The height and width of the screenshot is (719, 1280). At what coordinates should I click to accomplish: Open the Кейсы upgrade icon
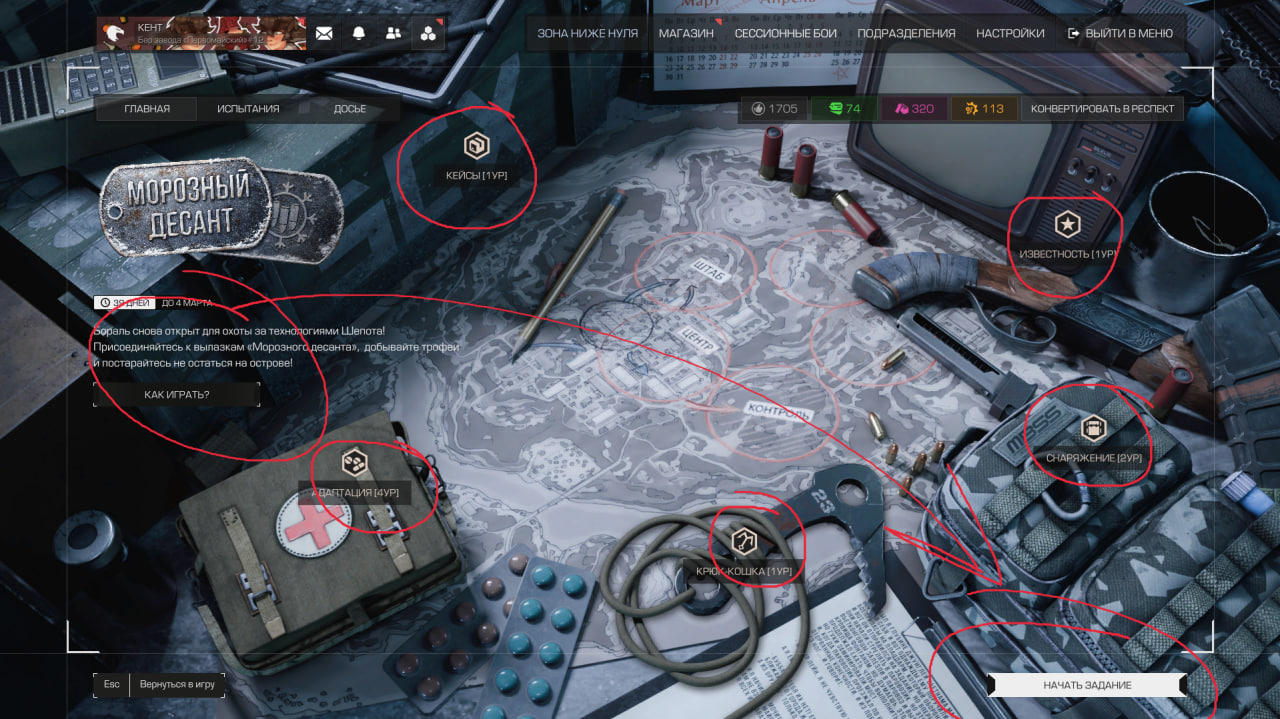click(477, 146)
